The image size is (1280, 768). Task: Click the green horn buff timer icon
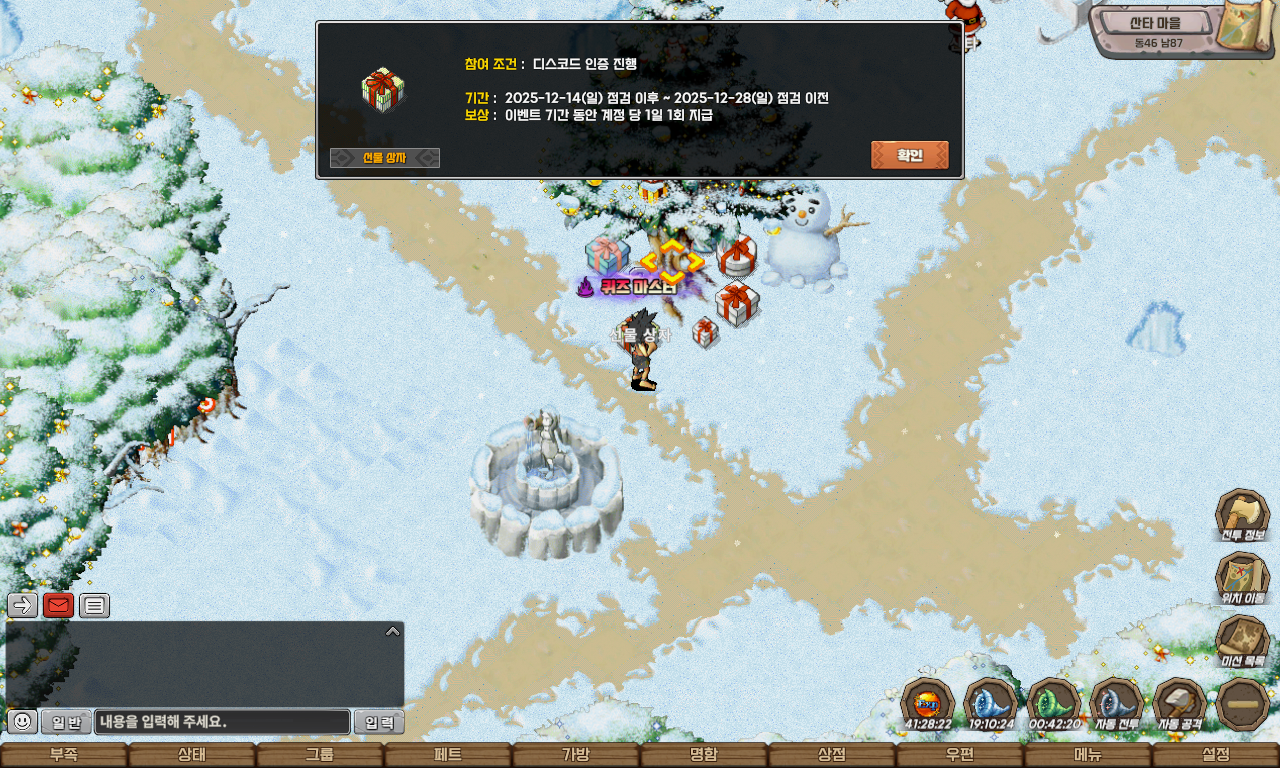point(1054,701)
